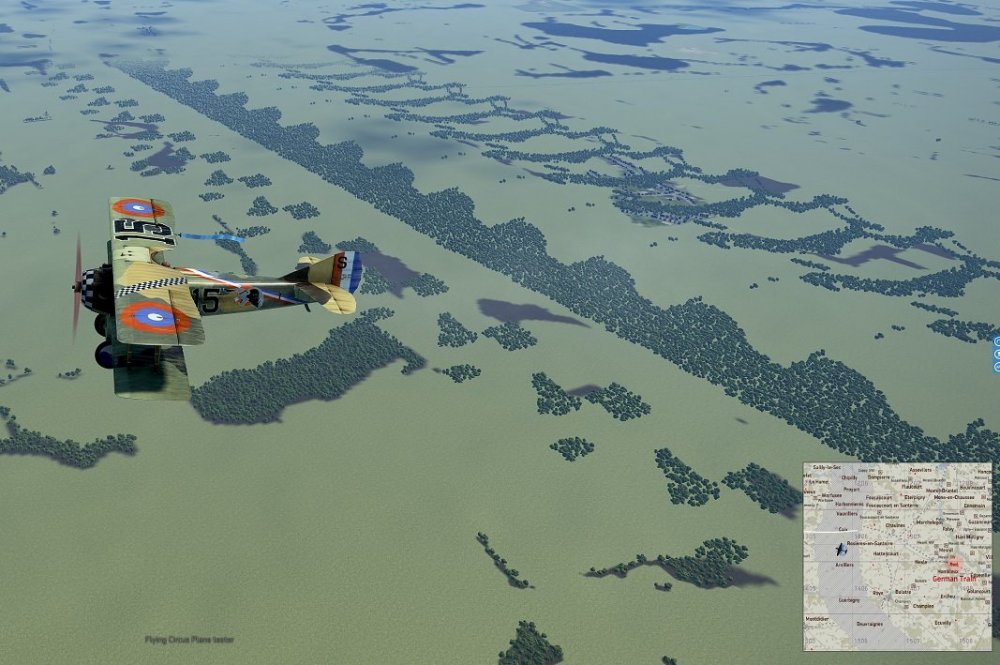Screen dimensions: 1000x665
Task: Open the flight minimap
Action: (x=896, y=556)
